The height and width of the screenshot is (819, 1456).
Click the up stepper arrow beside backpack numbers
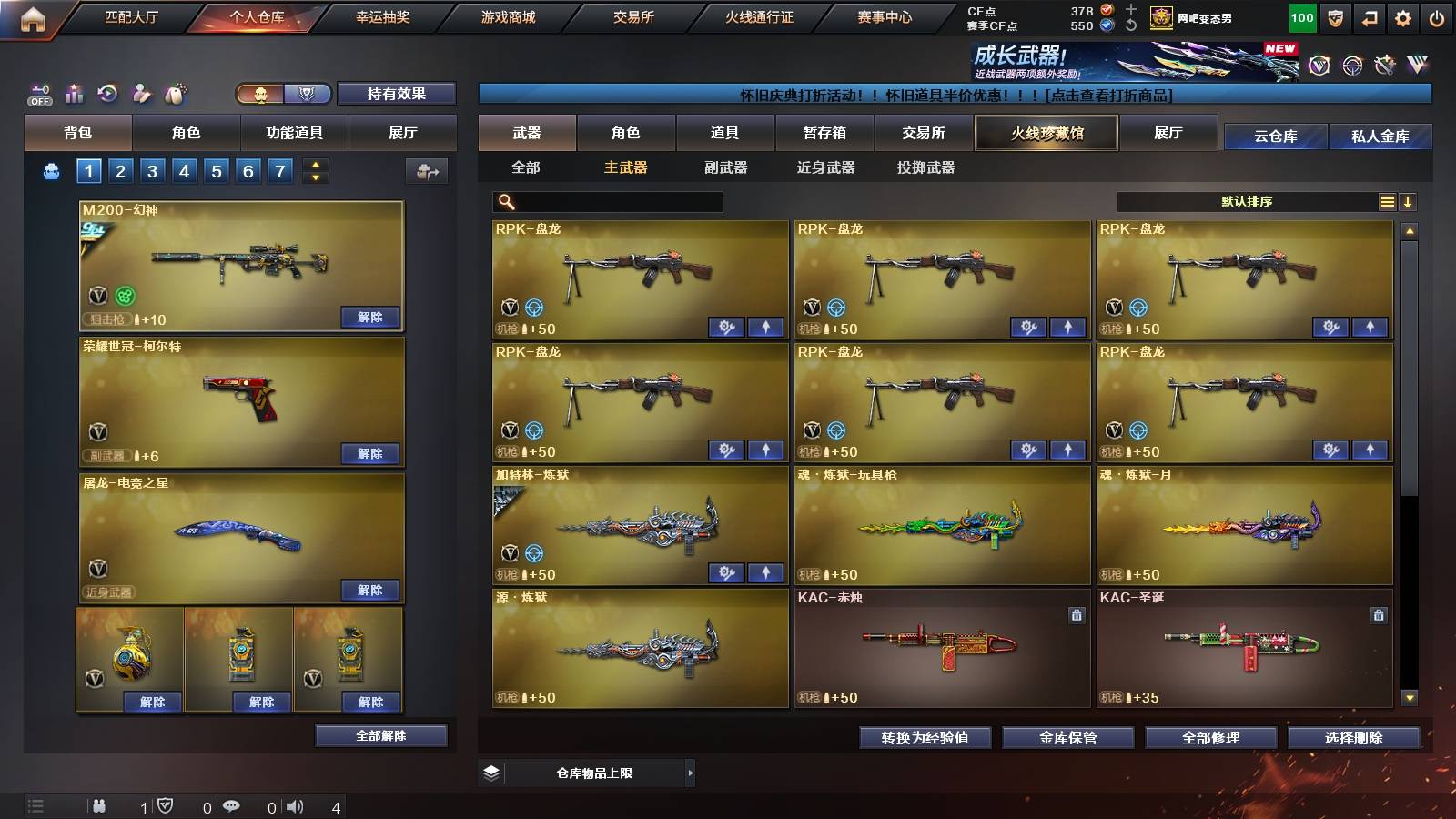tap(314, 164)
